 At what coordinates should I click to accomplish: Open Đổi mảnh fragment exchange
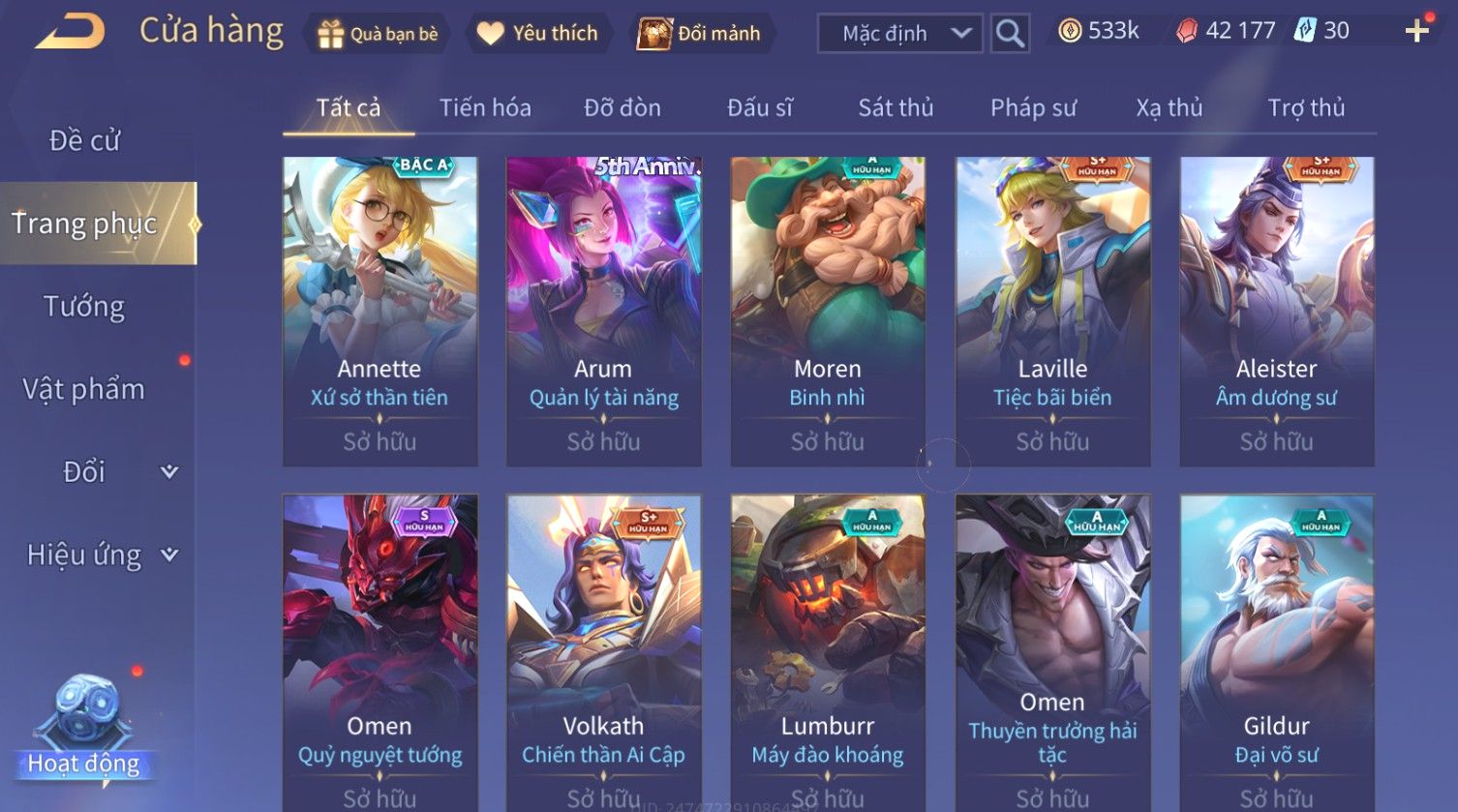tap(699, 34)
